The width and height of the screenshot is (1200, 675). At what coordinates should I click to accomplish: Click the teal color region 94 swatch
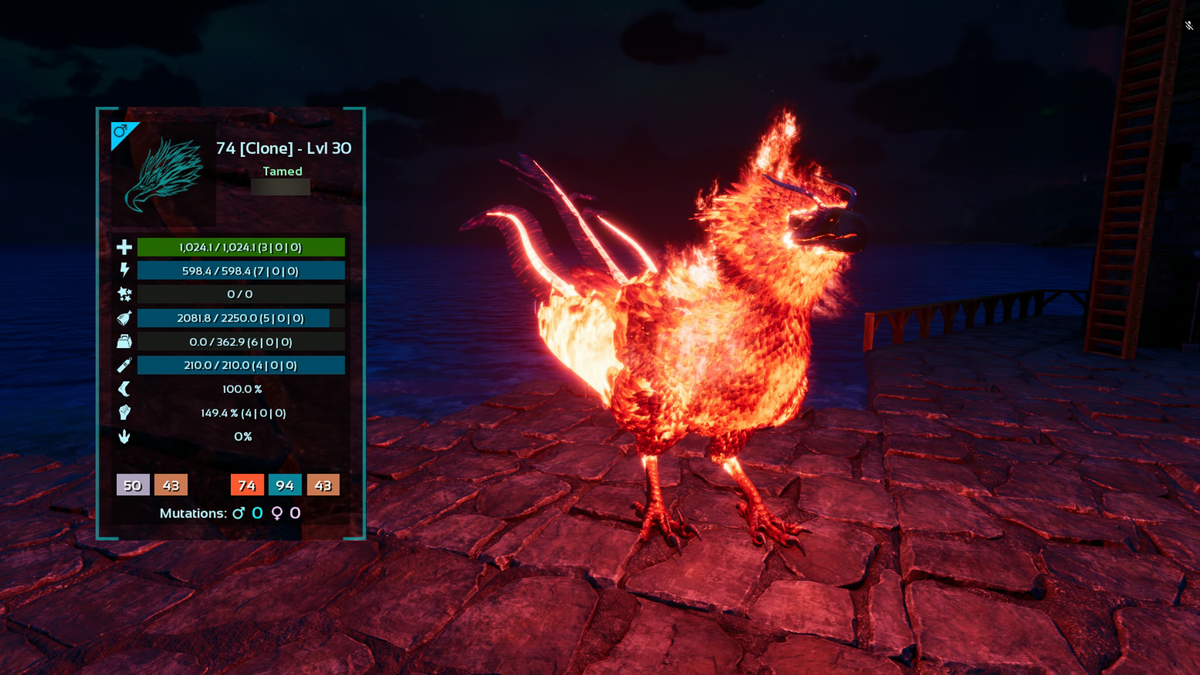[285, 485]
